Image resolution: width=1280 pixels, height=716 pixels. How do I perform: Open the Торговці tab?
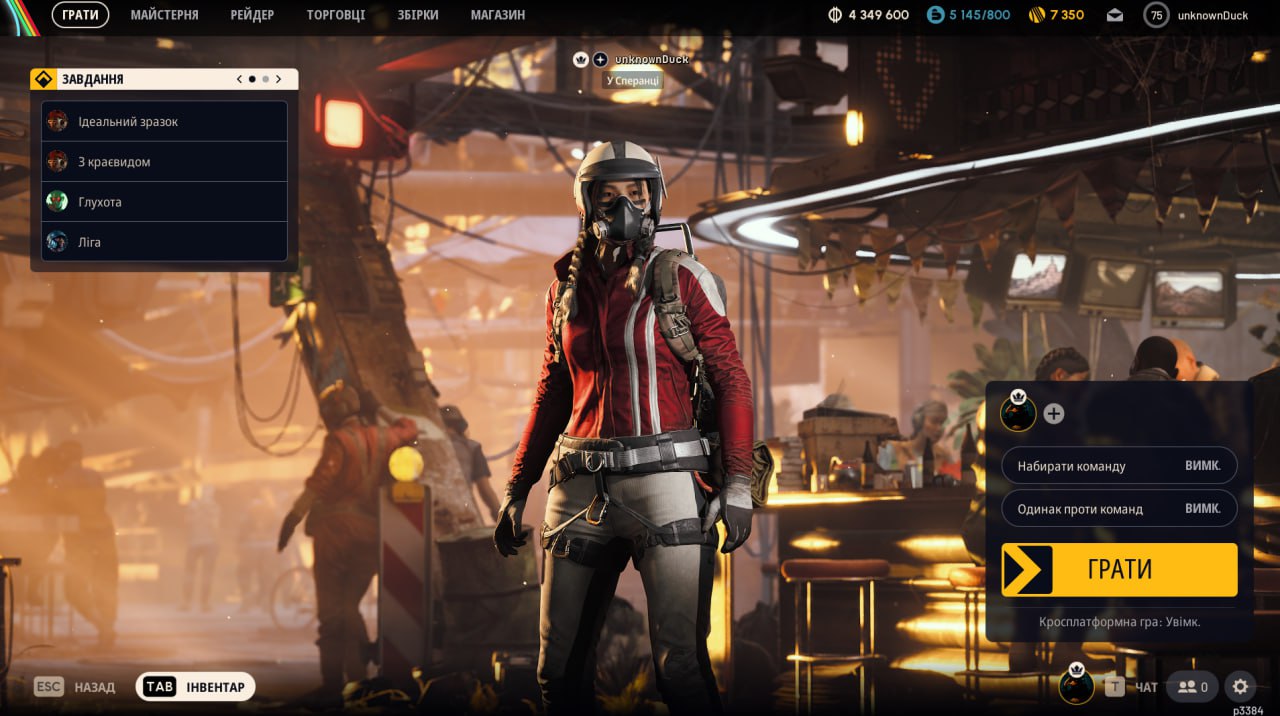pyautogui.click(x=336, y=15)
